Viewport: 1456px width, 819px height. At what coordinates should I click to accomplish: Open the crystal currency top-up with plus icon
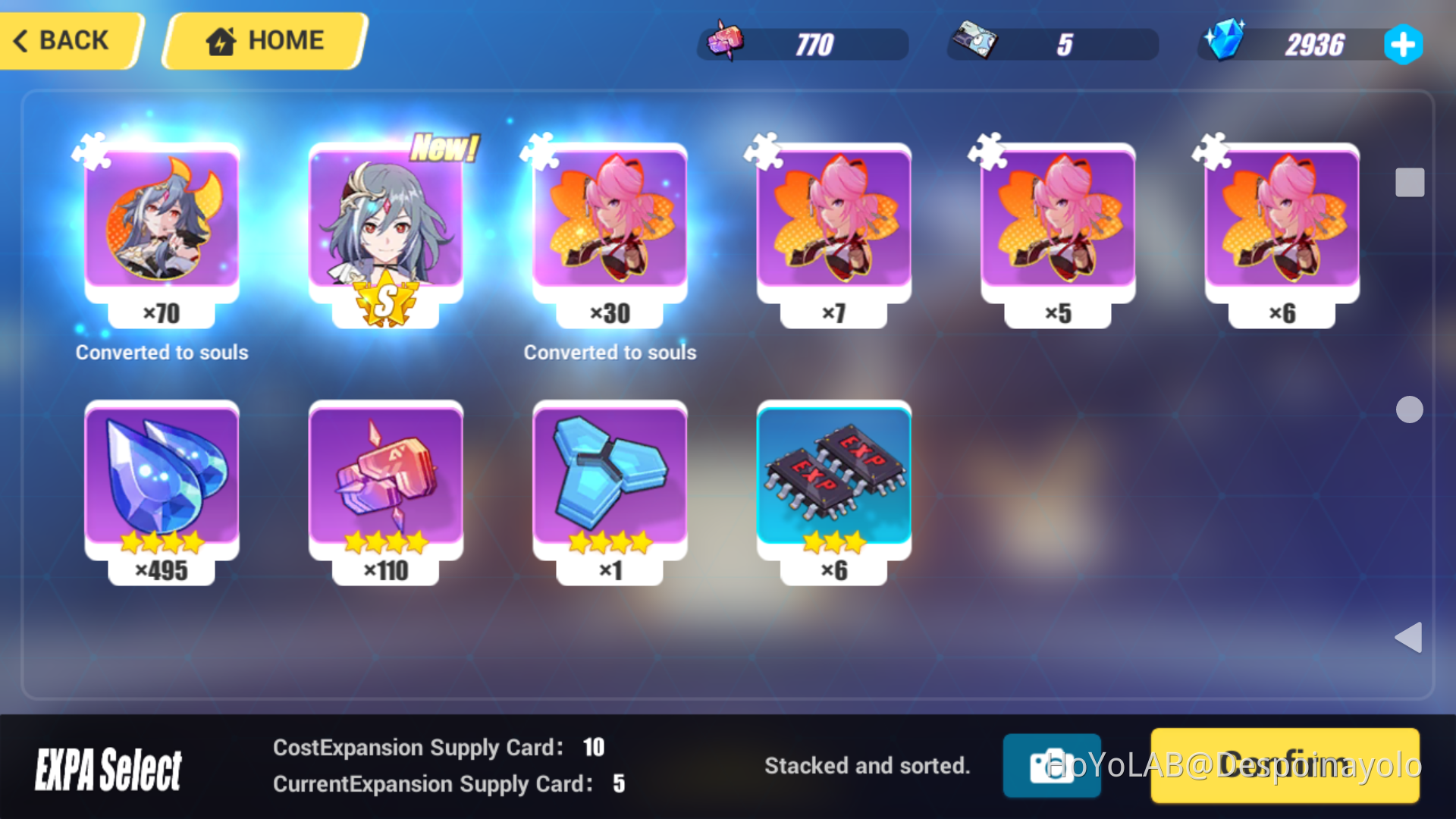pos(1403,44)
